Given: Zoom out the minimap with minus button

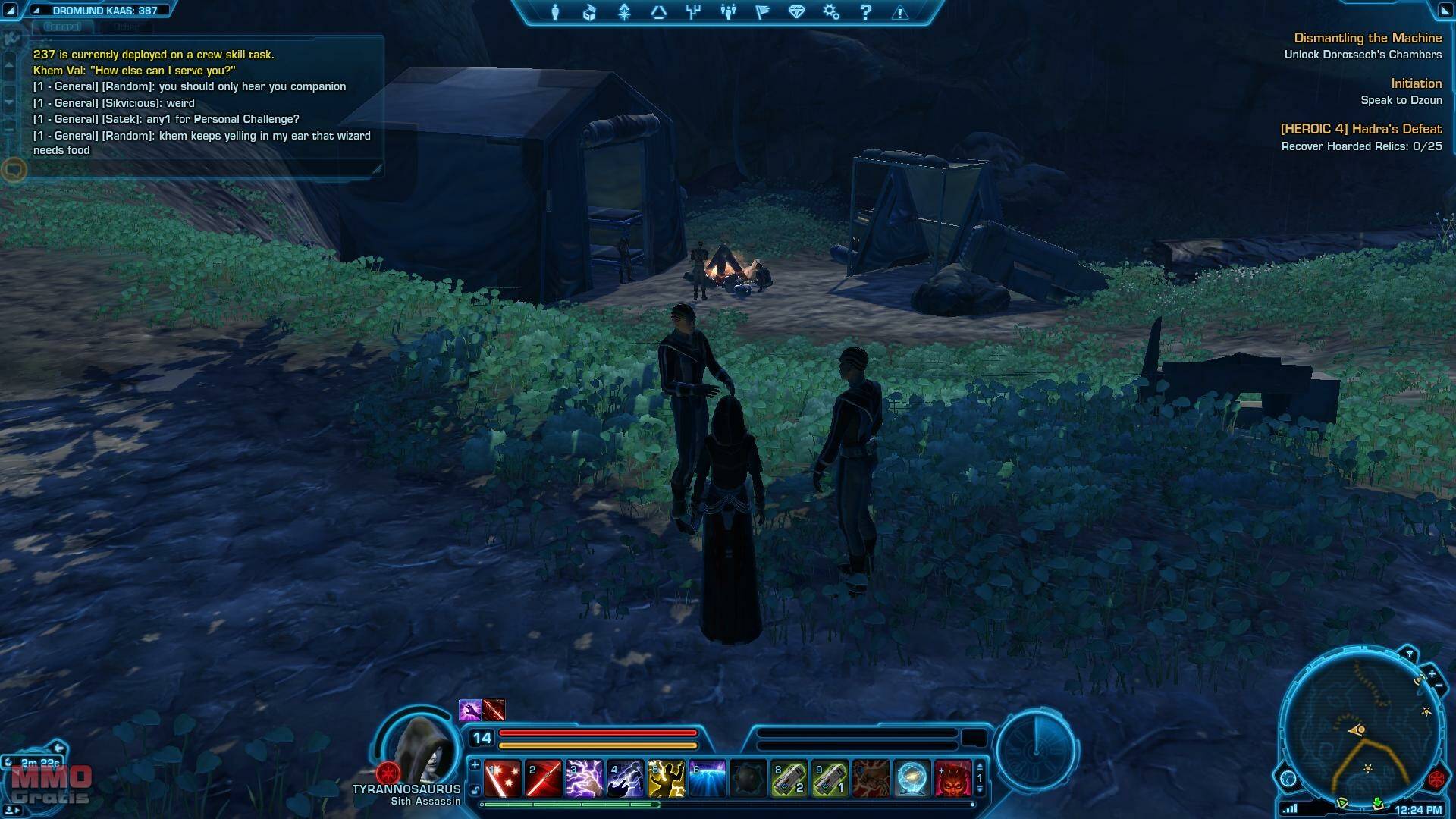Looking at the screenshot, I should (1439, 686).
